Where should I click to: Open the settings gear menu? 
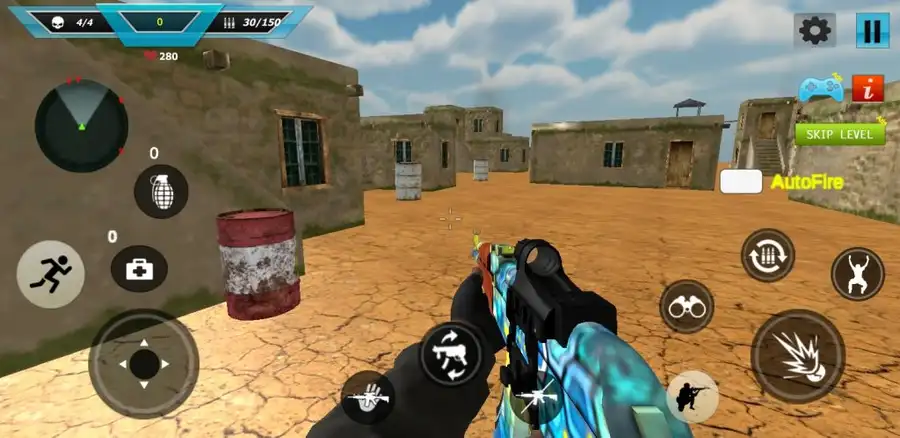[x=815, y=31]
